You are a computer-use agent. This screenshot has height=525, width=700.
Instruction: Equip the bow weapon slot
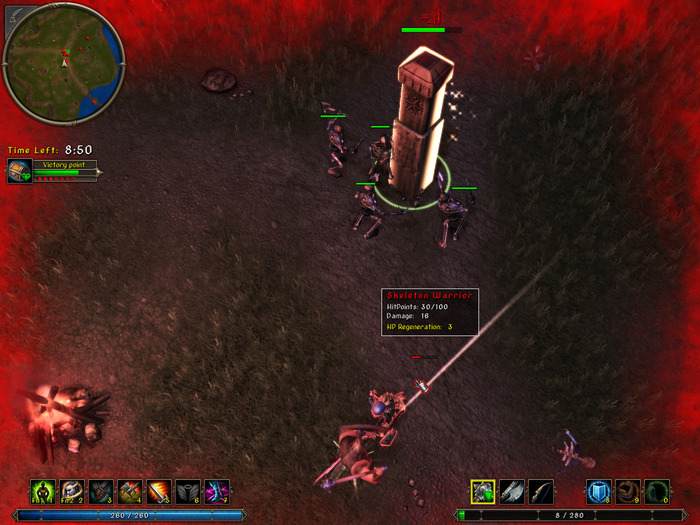(541, 491)
